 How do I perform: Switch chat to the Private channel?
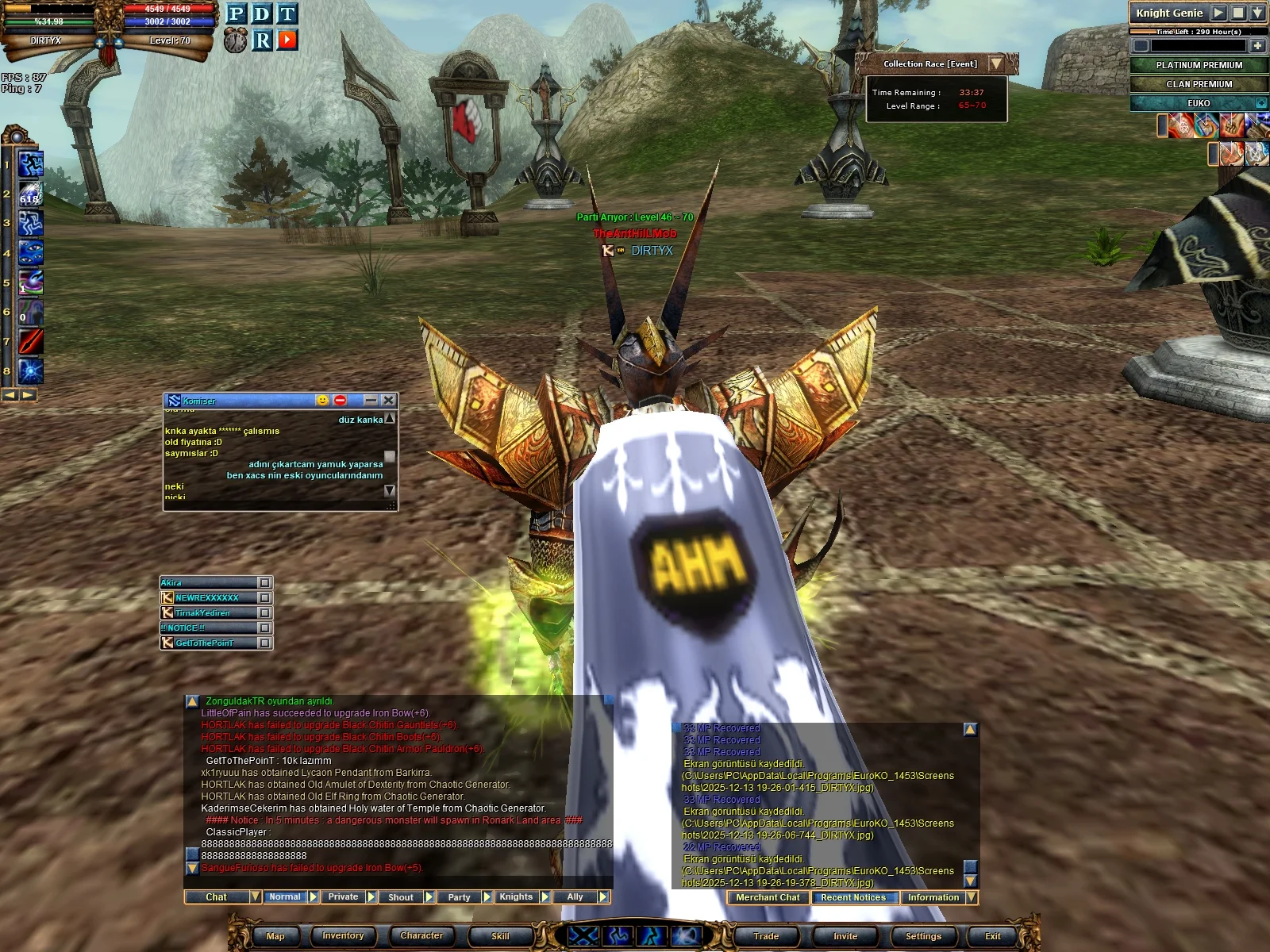point(343,897)
